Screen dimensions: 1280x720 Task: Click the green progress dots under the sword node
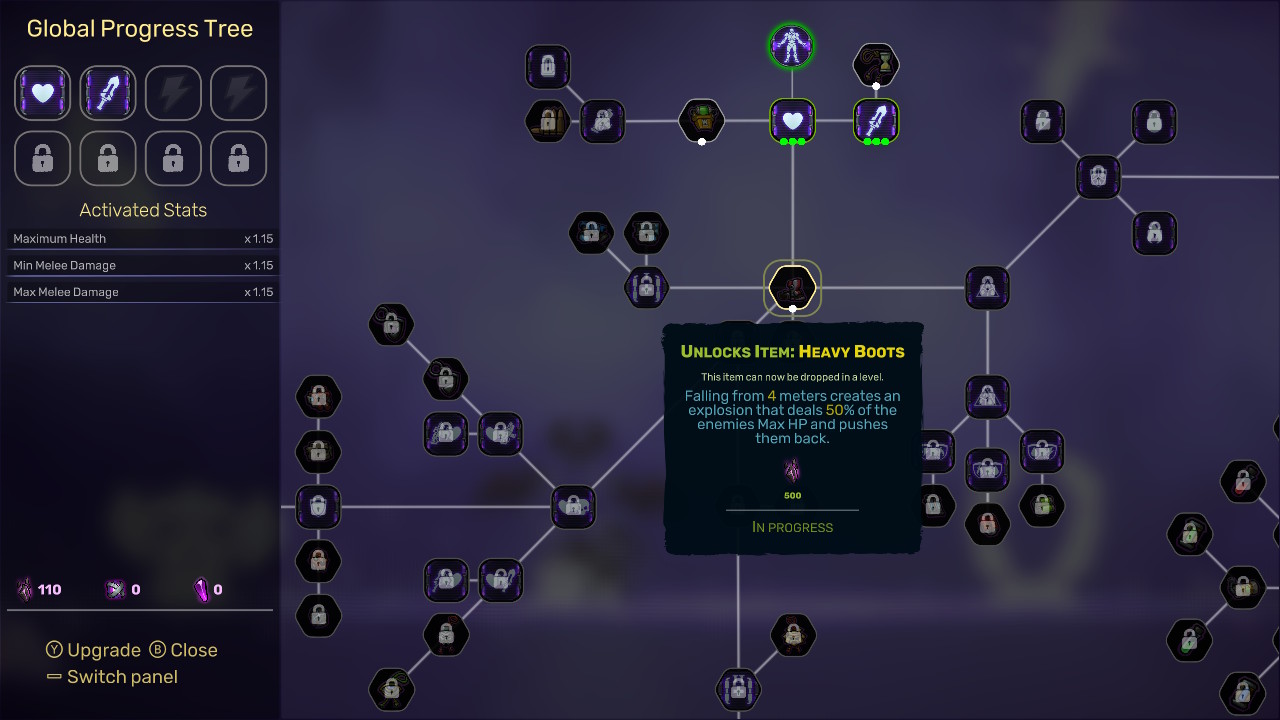876,143
